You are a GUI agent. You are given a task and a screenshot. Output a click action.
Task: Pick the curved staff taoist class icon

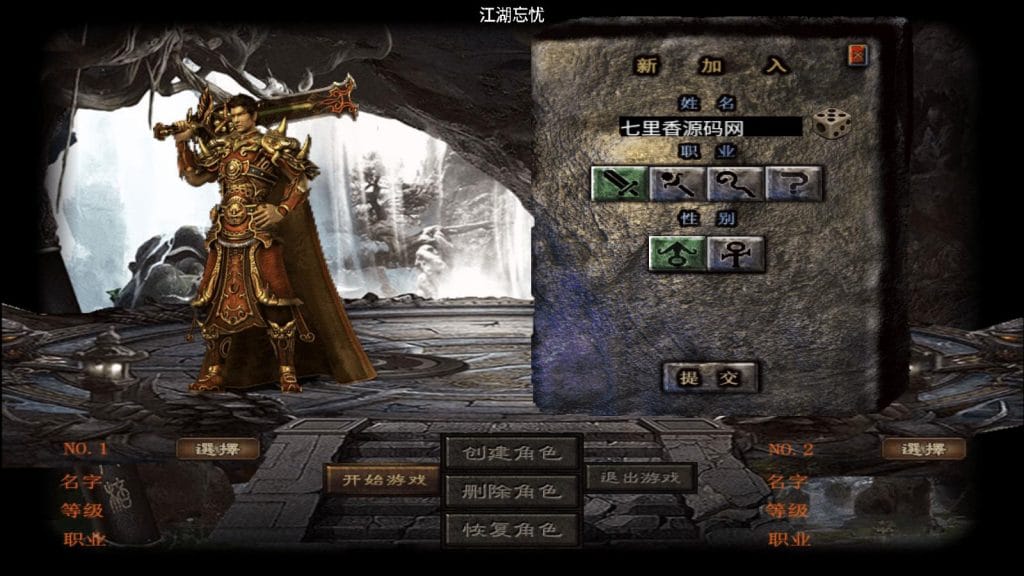point(736,183)
